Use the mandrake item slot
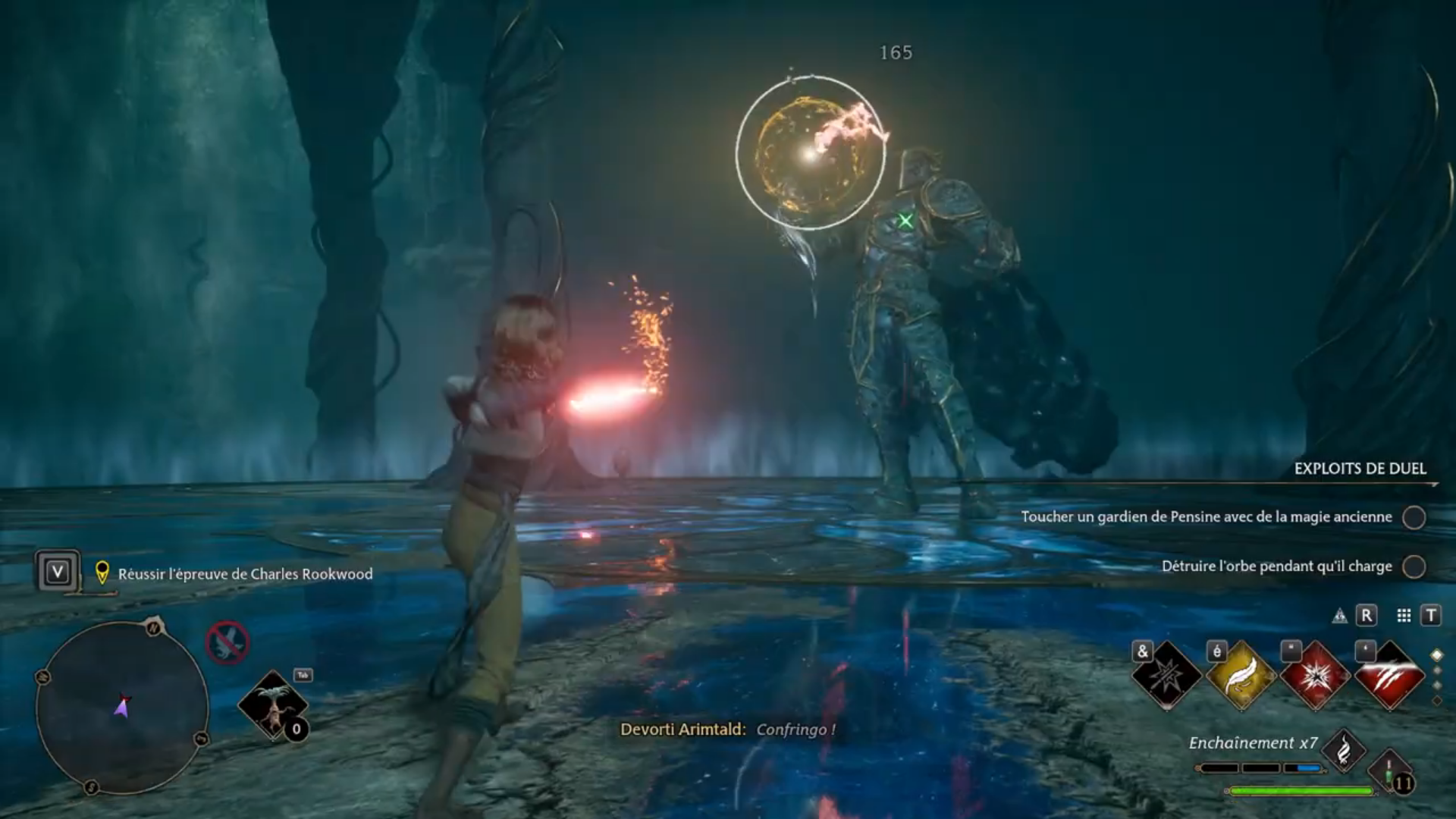This screenshot has height=819, width=1456. click(271, 704)
